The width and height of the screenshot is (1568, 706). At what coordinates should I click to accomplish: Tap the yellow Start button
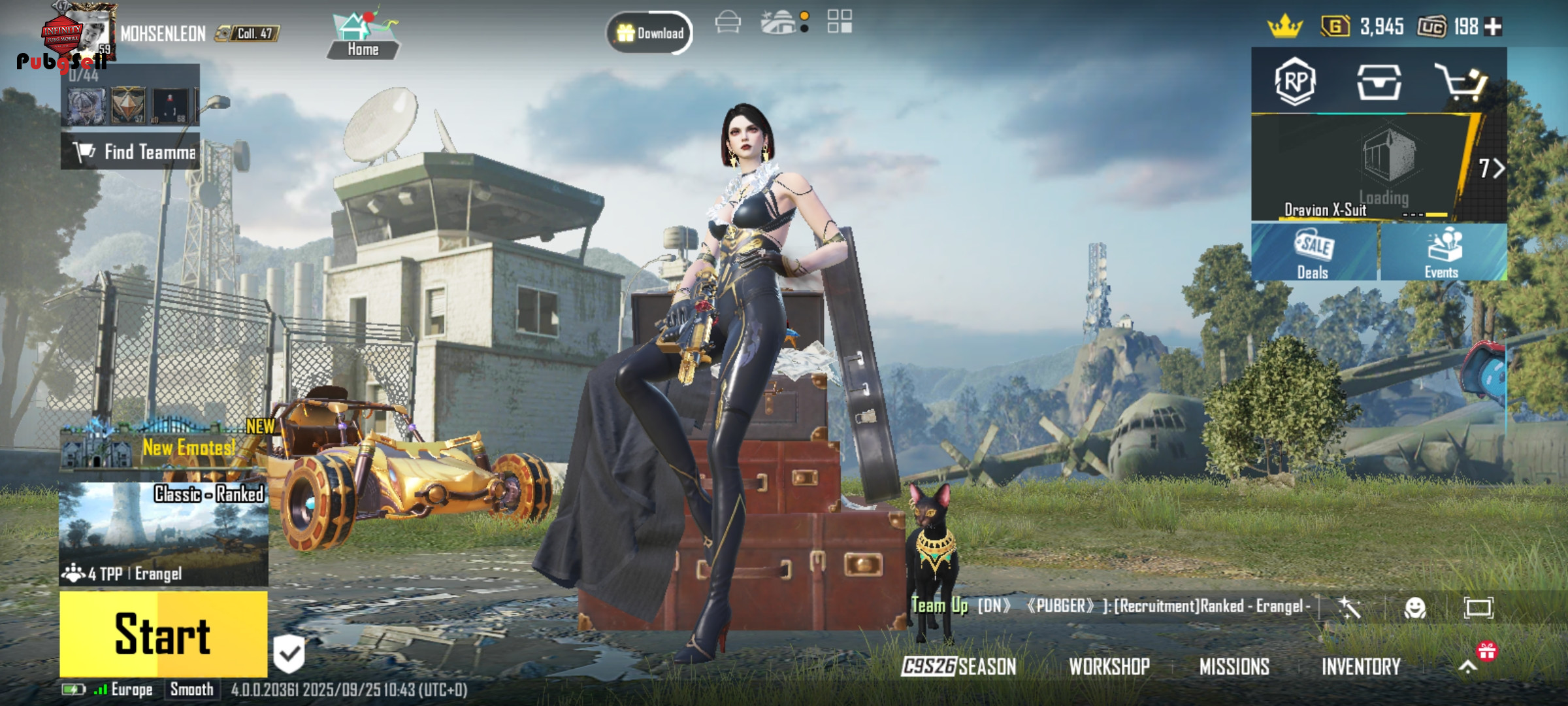click(x=163, y=633)
